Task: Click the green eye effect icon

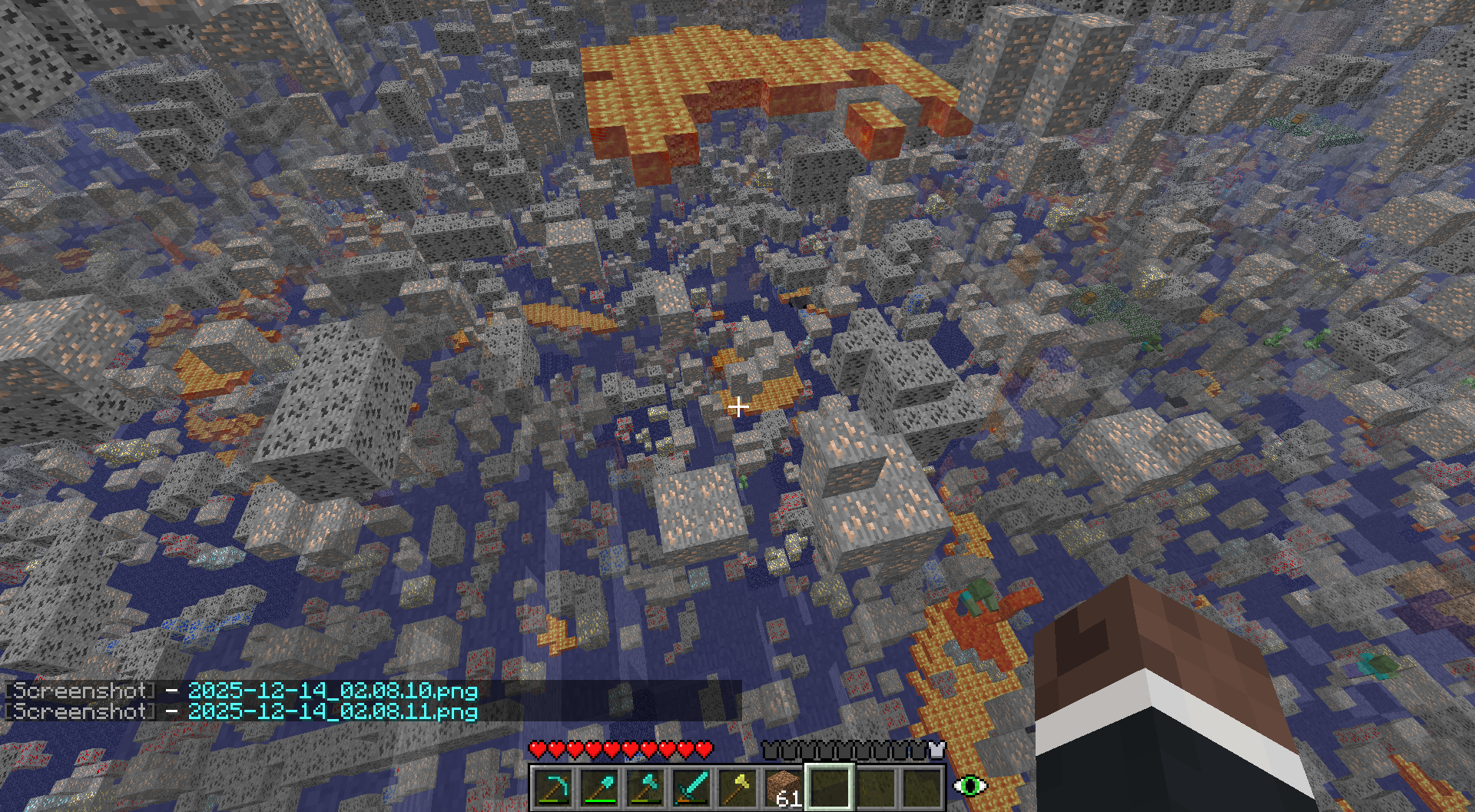Action: point(970,786)
